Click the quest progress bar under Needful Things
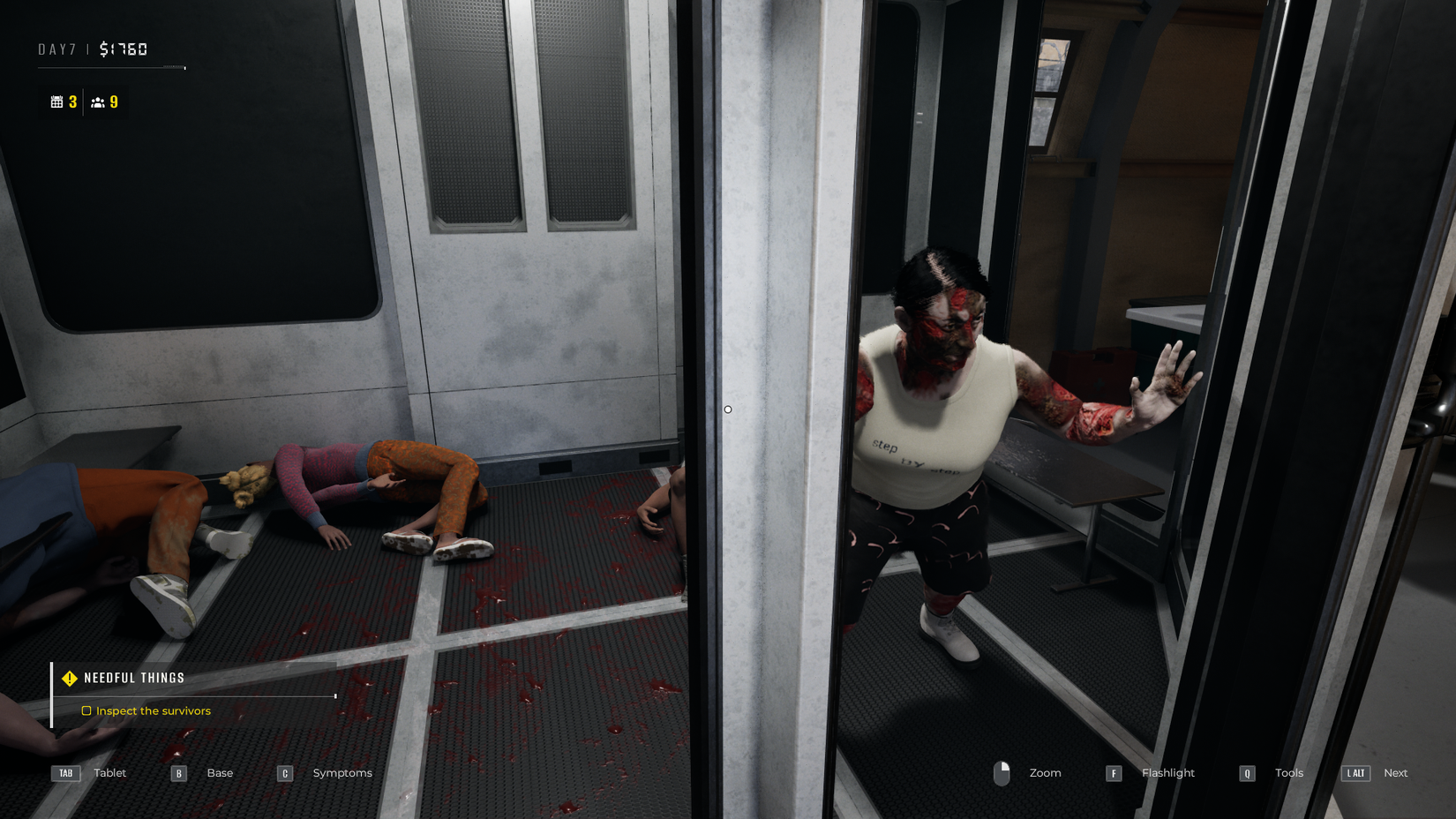The width and height of the screenshot is (1456, 819). 194,696
